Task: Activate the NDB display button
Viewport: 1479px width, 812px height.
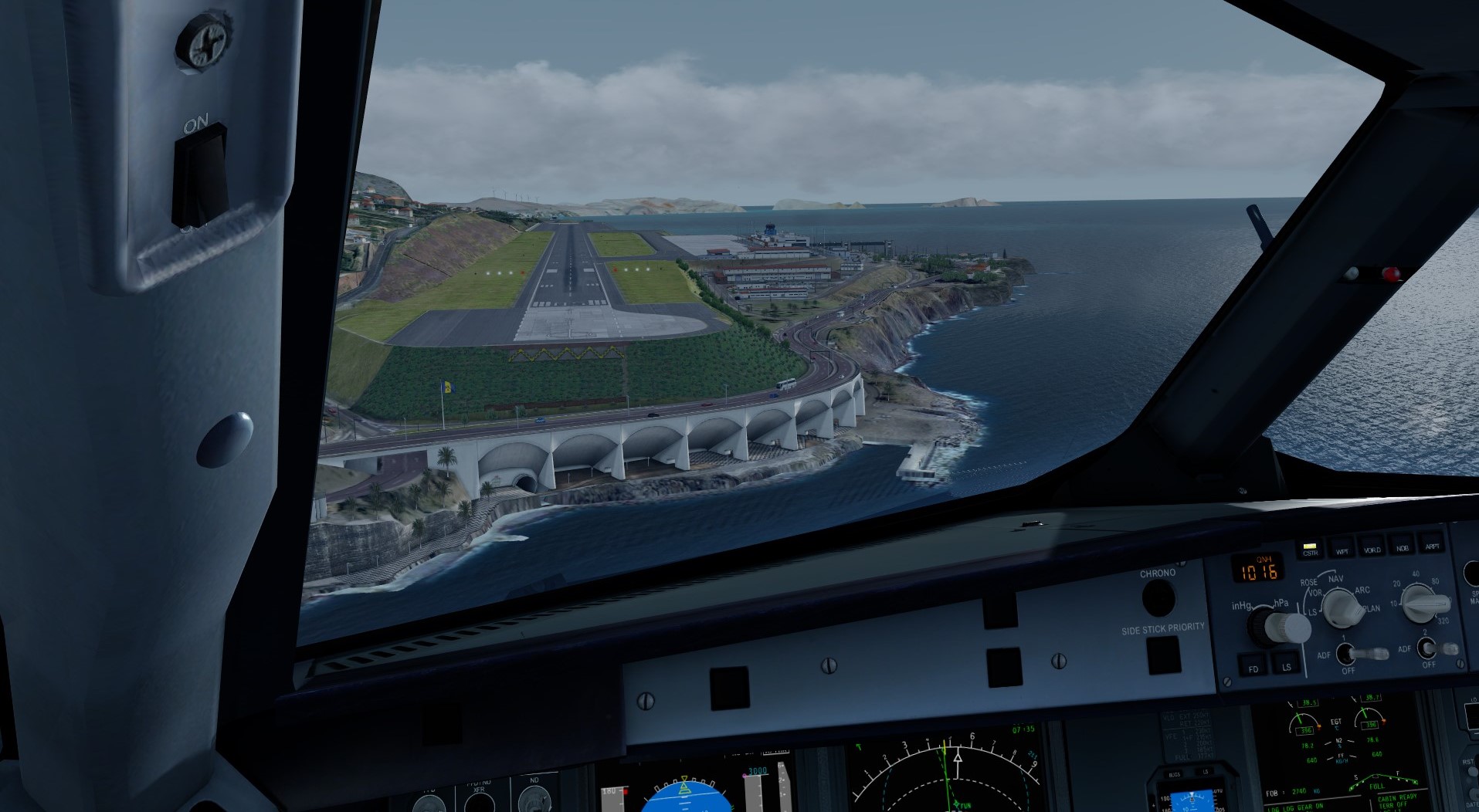Action: [1402, 546]
